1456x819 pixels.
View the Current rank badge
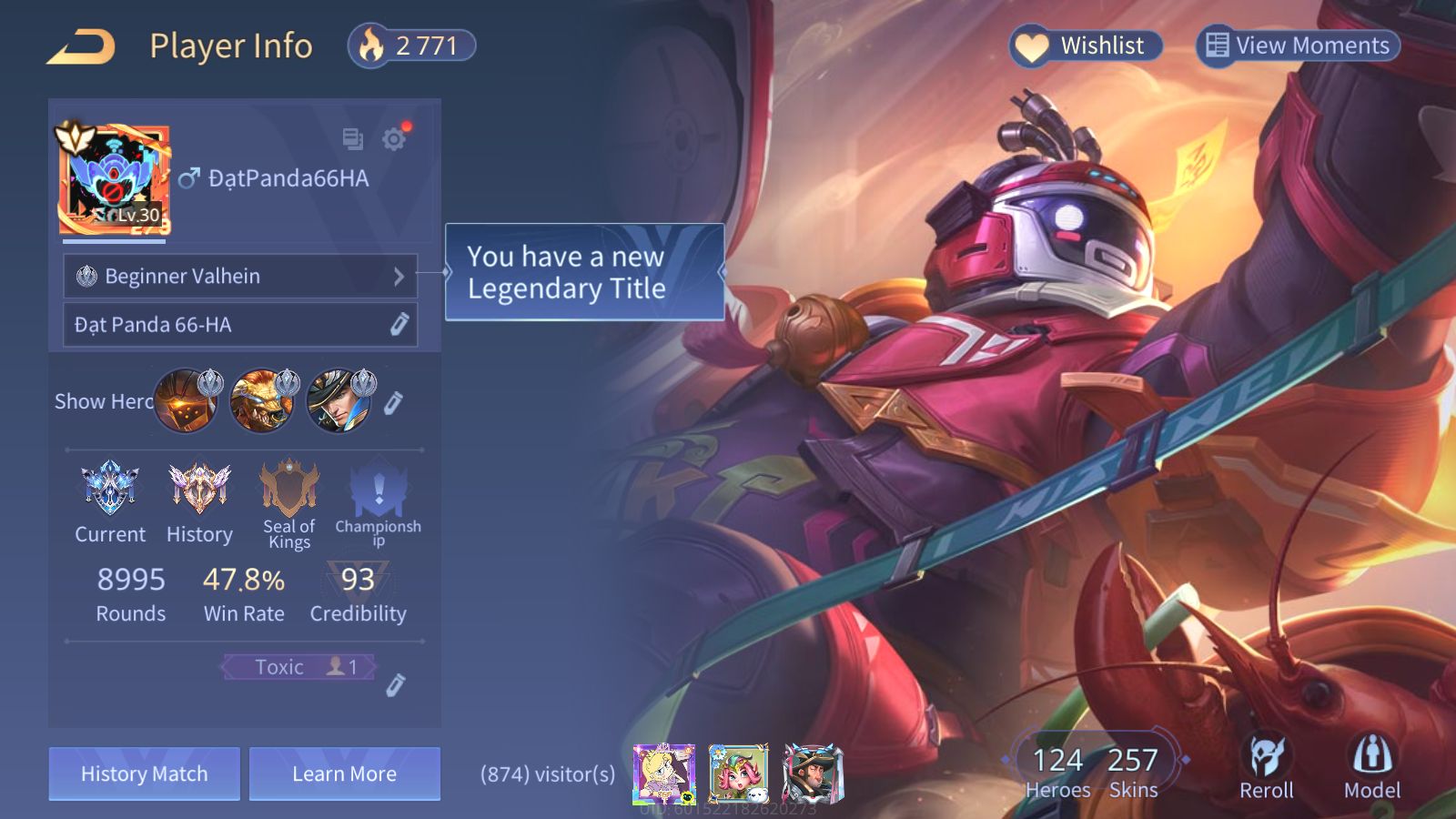pyautogui.click(x=110, y=501)
